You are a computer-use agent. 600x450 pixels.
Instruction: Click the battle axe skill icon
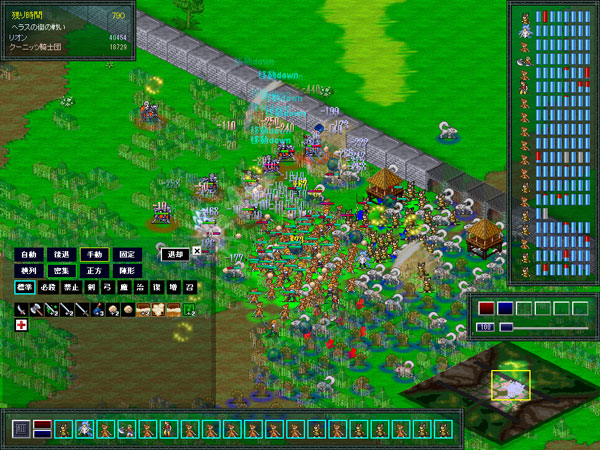(x=36, y=310)
